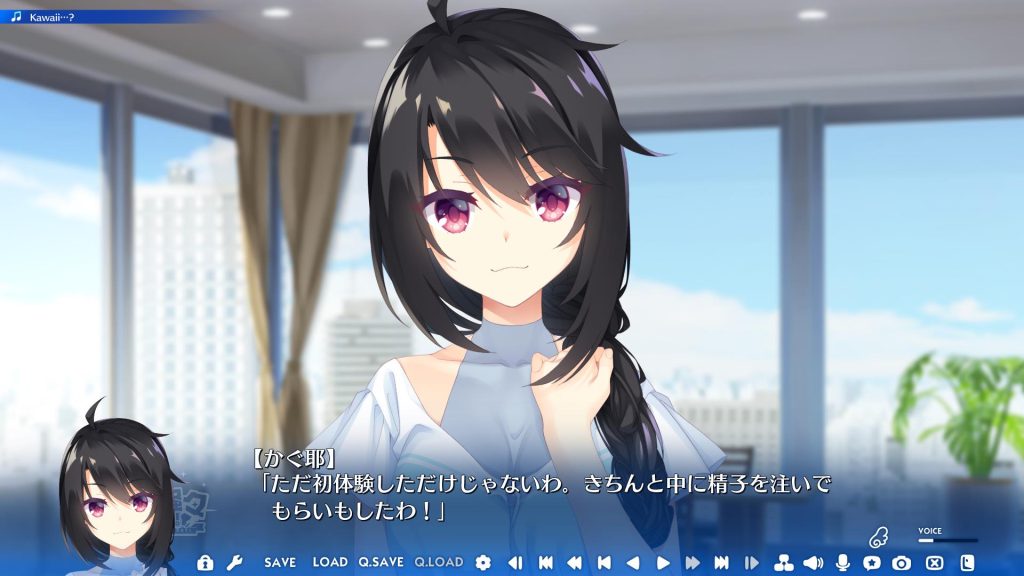Click the star speech bubble icon
This screenshot has width=1024, height=576.
[872, 563]
